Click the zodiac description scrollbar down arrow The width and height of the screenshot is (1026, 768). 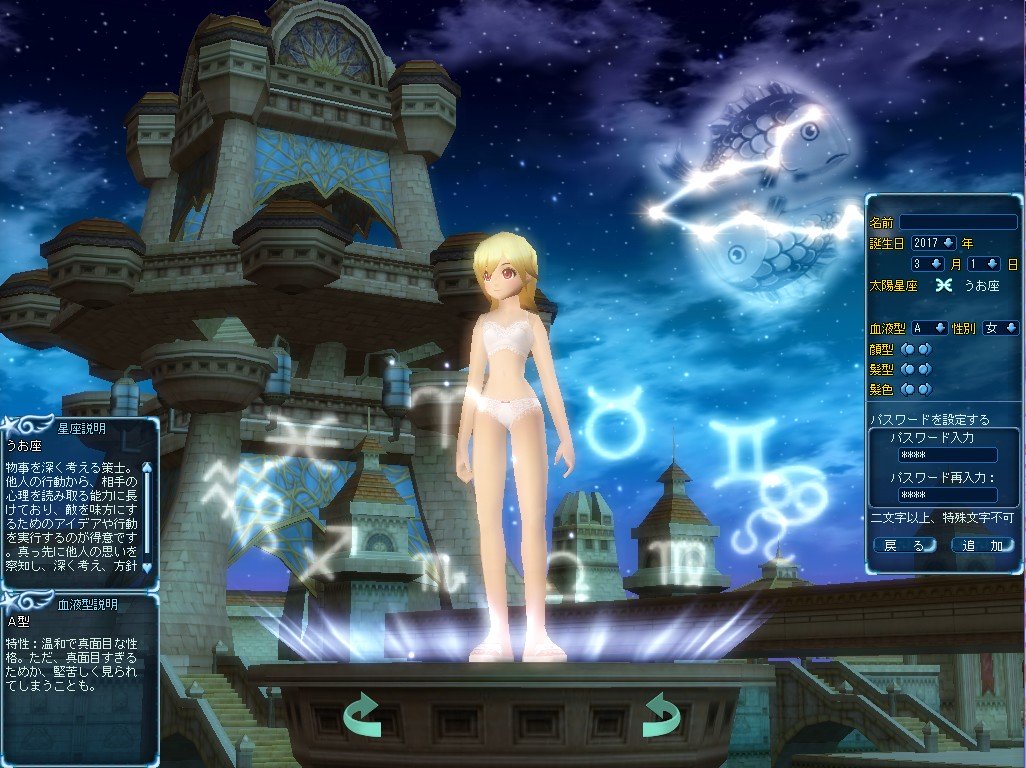tap(148, 567)
